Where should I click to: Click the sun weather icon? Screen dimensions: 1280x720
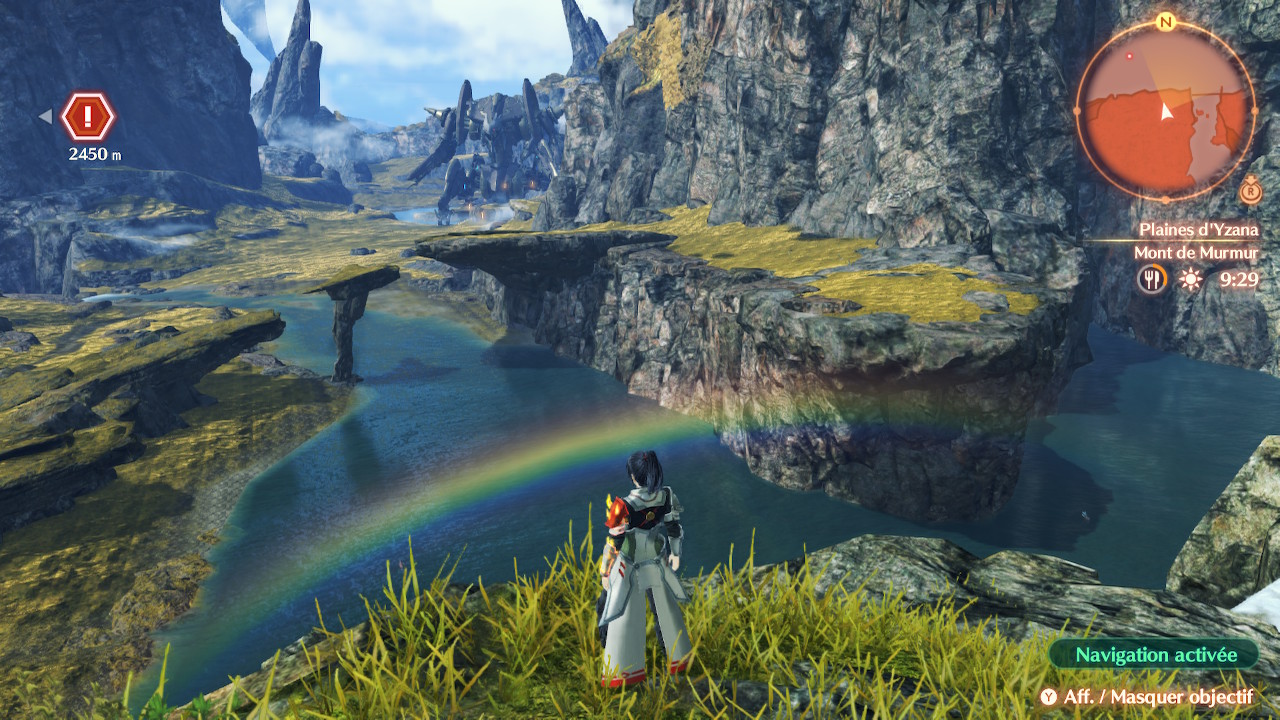tap(1190, 279)
